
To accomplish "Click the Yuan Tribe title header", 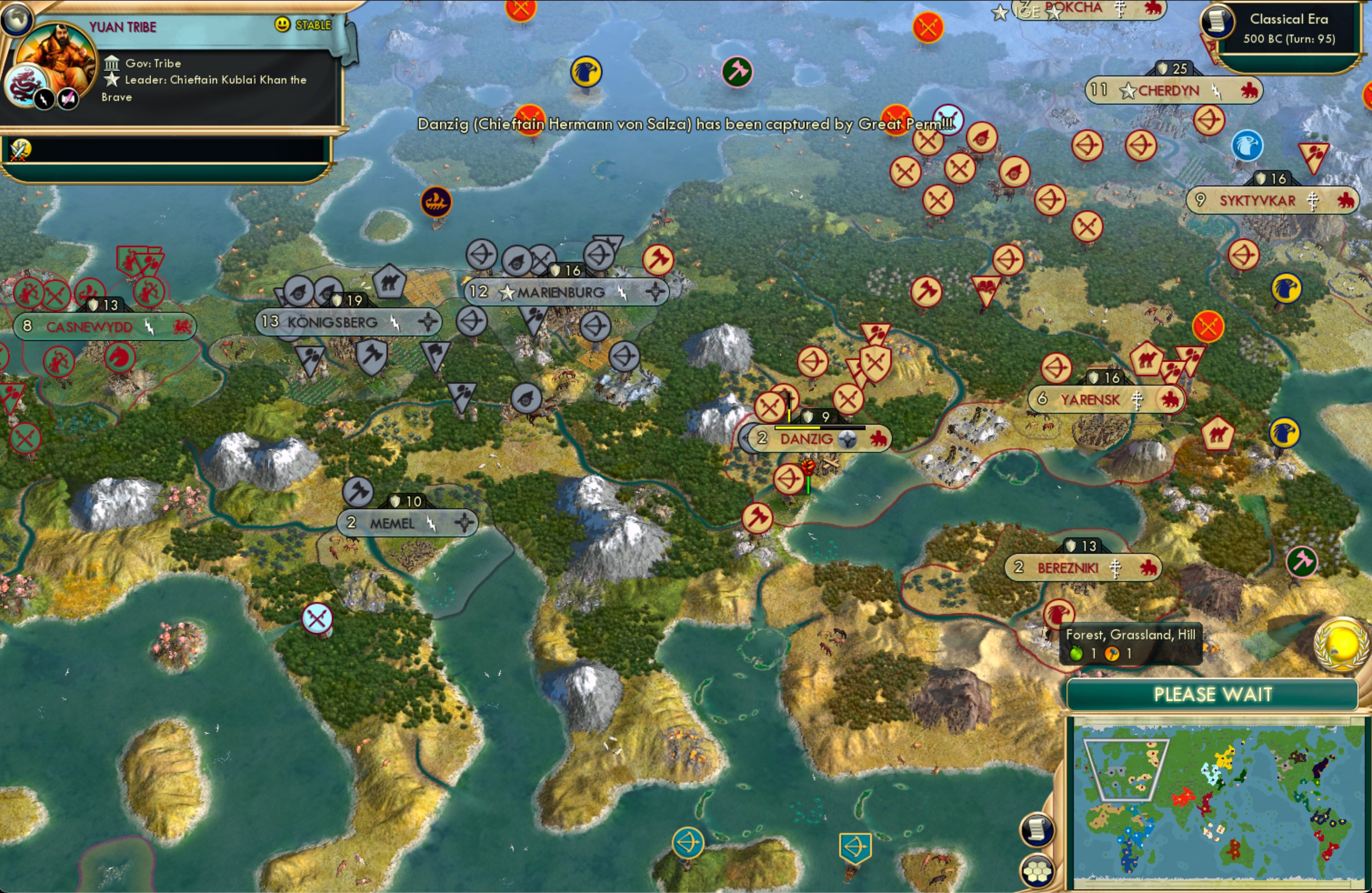I will click(123, 26).
